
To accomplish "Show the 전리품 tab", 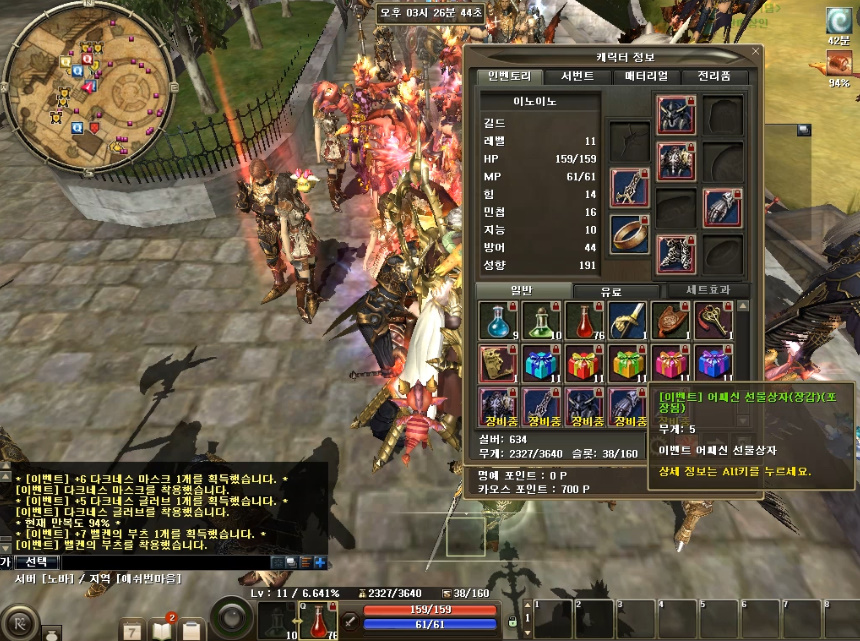I will [713, 76].
